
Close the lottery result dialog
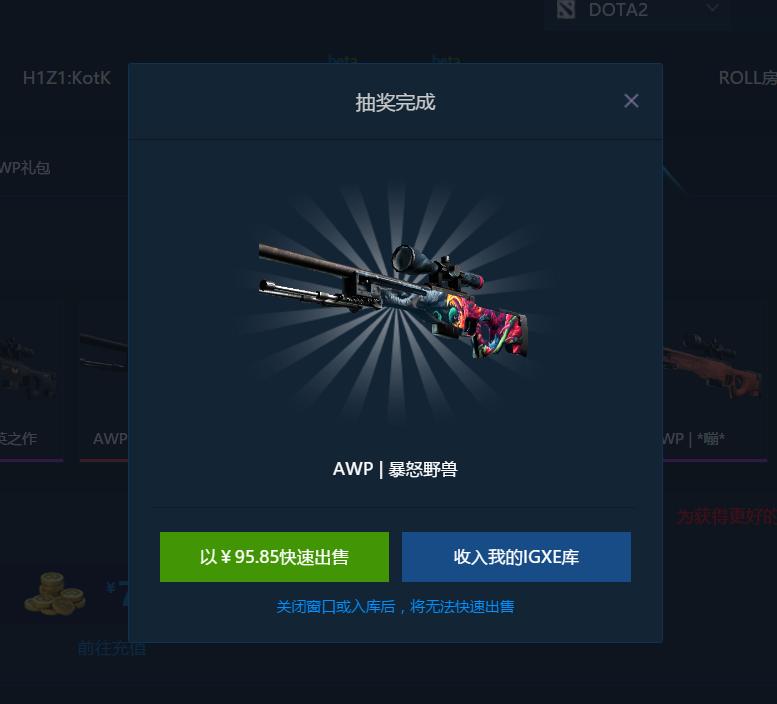631,101
